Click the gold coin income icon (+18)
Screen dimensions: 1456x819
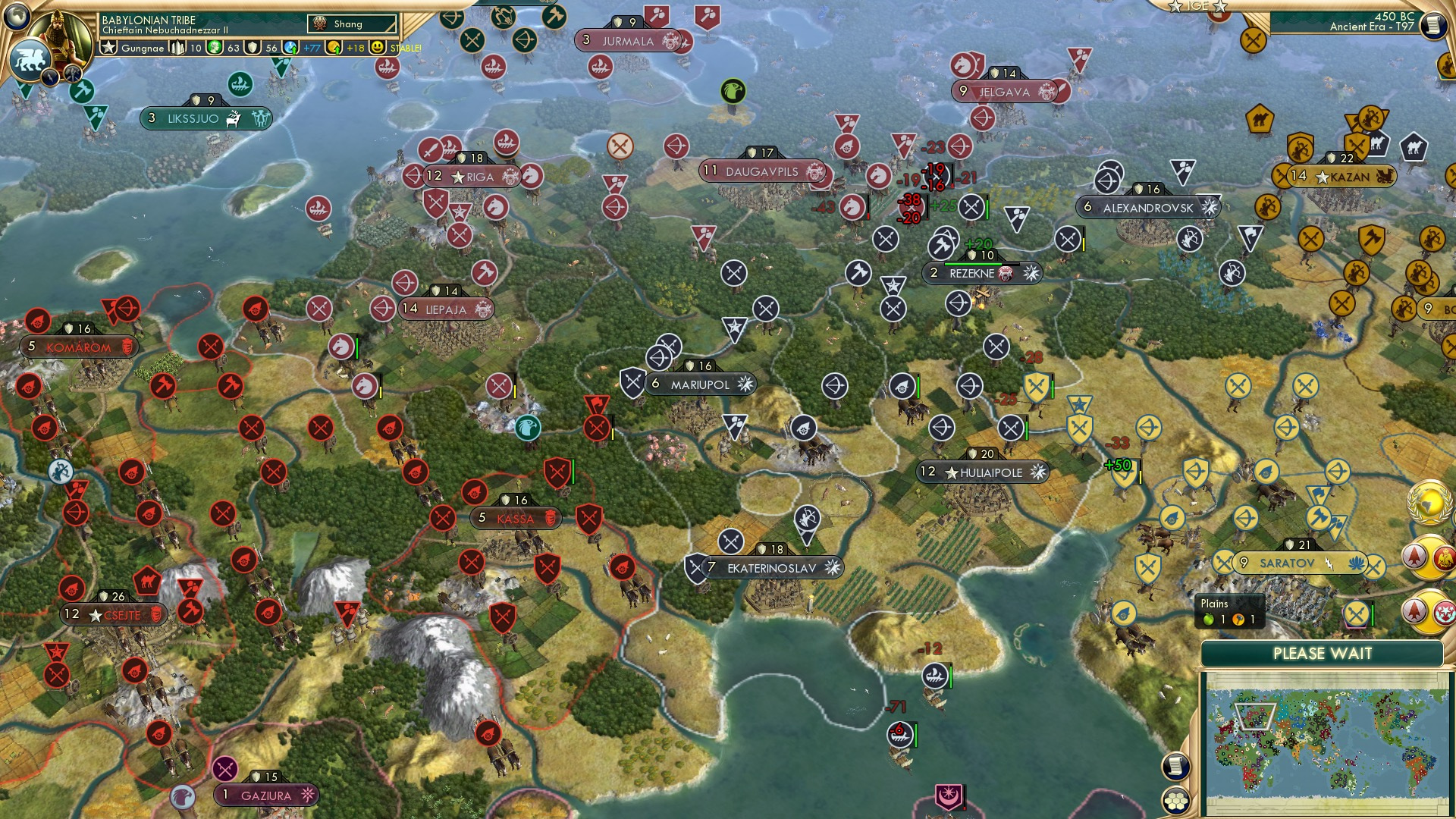[334, 47]
